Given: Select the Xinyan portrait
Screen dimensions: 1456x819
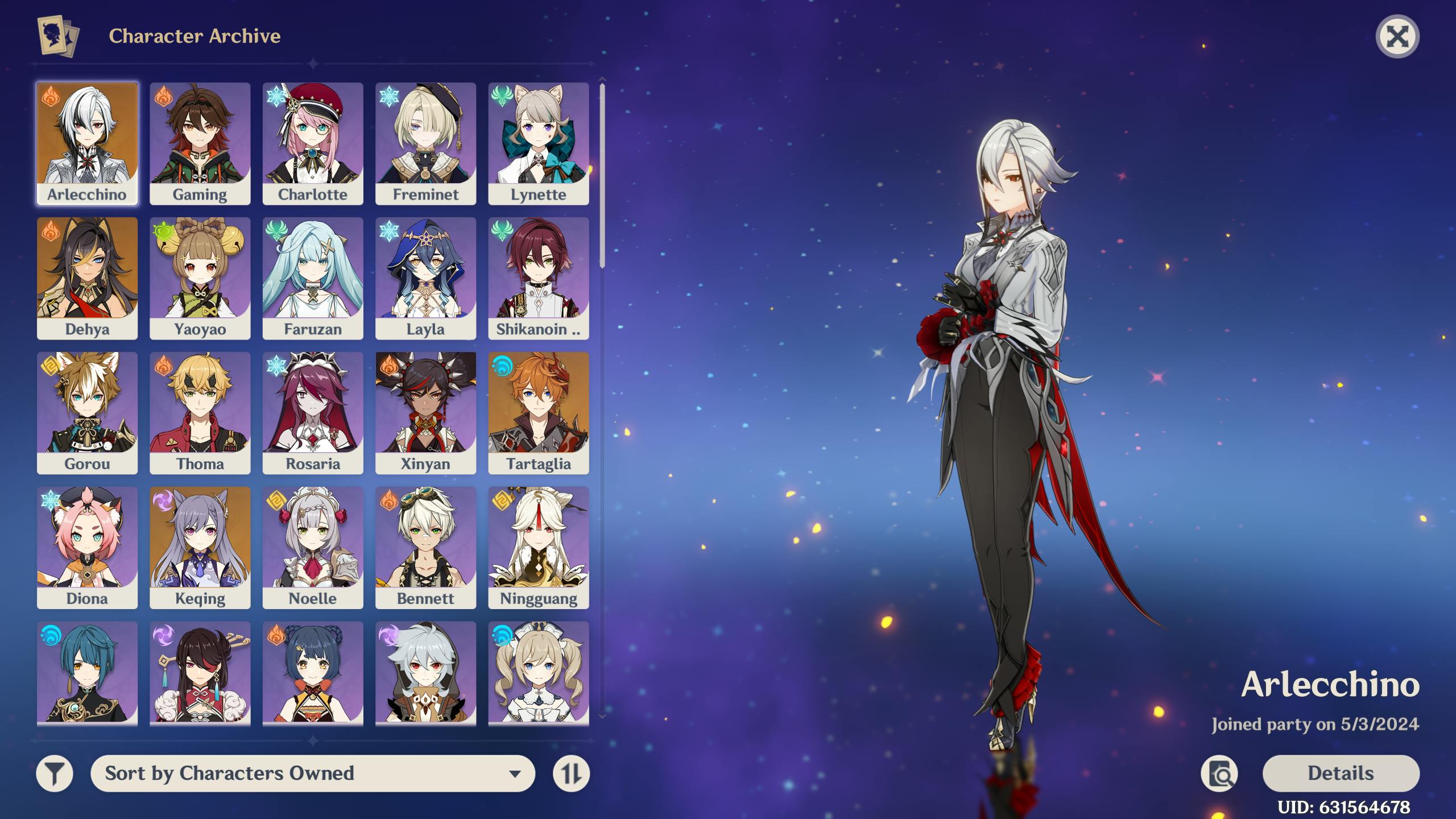Looking at the screenshot, I should click(425, 412).
